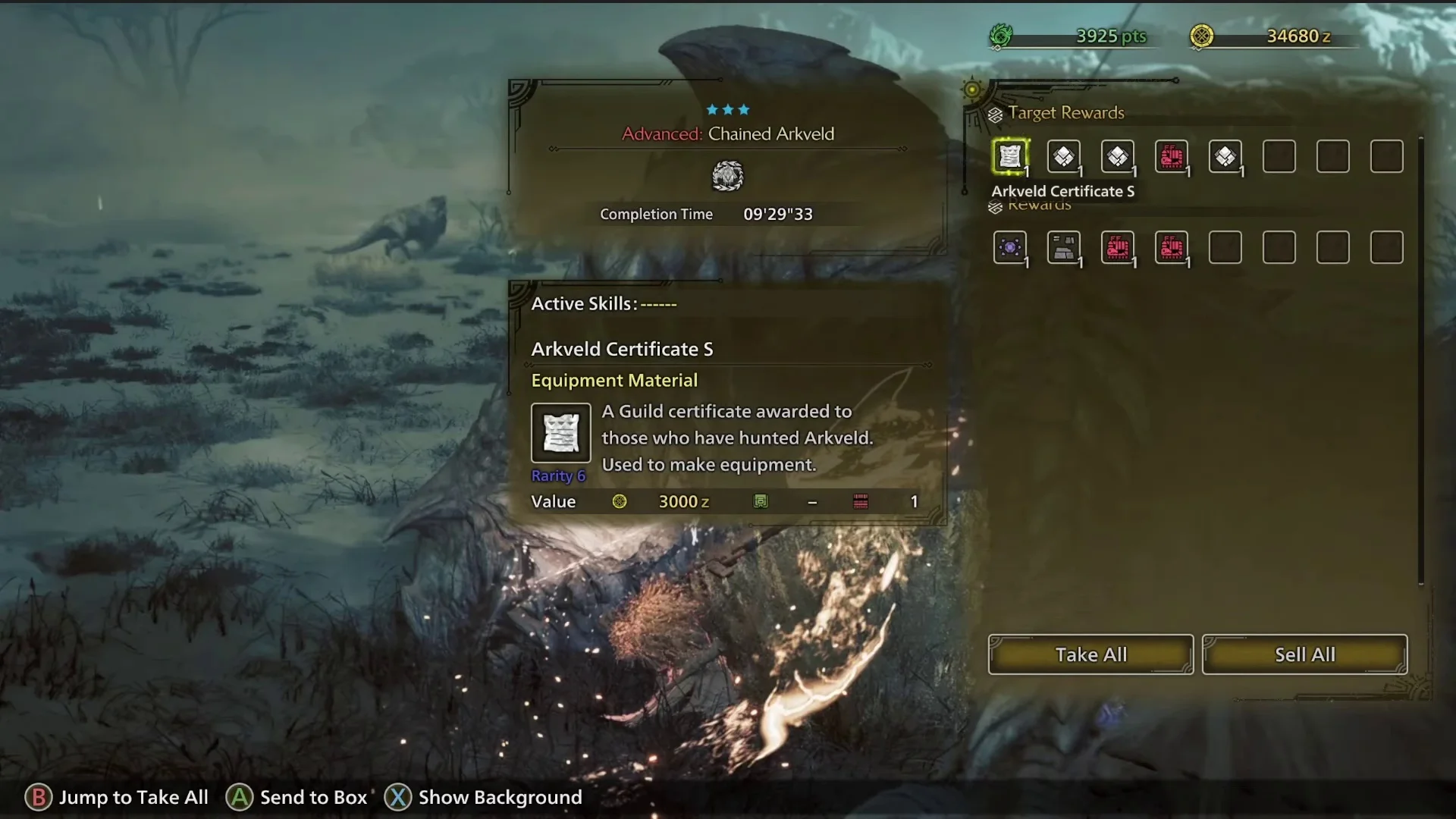Viewport: 1456px width, 819px height.
Task: Select Show Background
Action: click(x=483, y=797)
